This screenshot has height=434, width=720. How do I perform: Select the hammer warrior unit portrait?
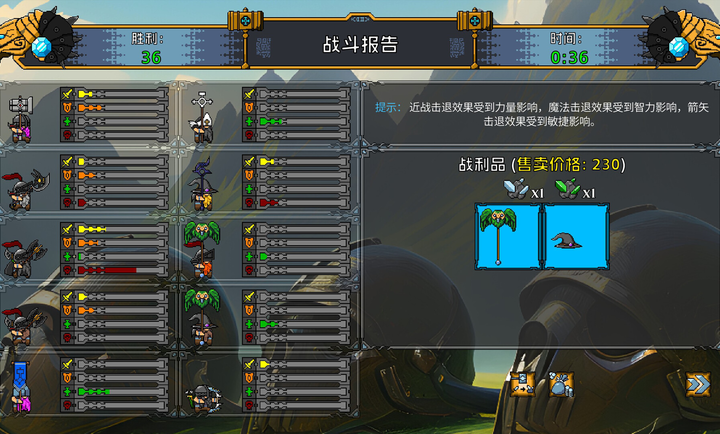pyautogui.click(x=22, y=116)
